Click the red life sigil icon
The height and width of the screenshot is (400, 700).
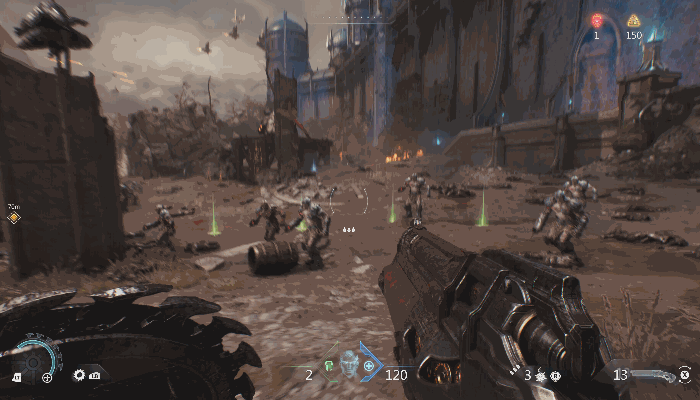tap(598, 20)
